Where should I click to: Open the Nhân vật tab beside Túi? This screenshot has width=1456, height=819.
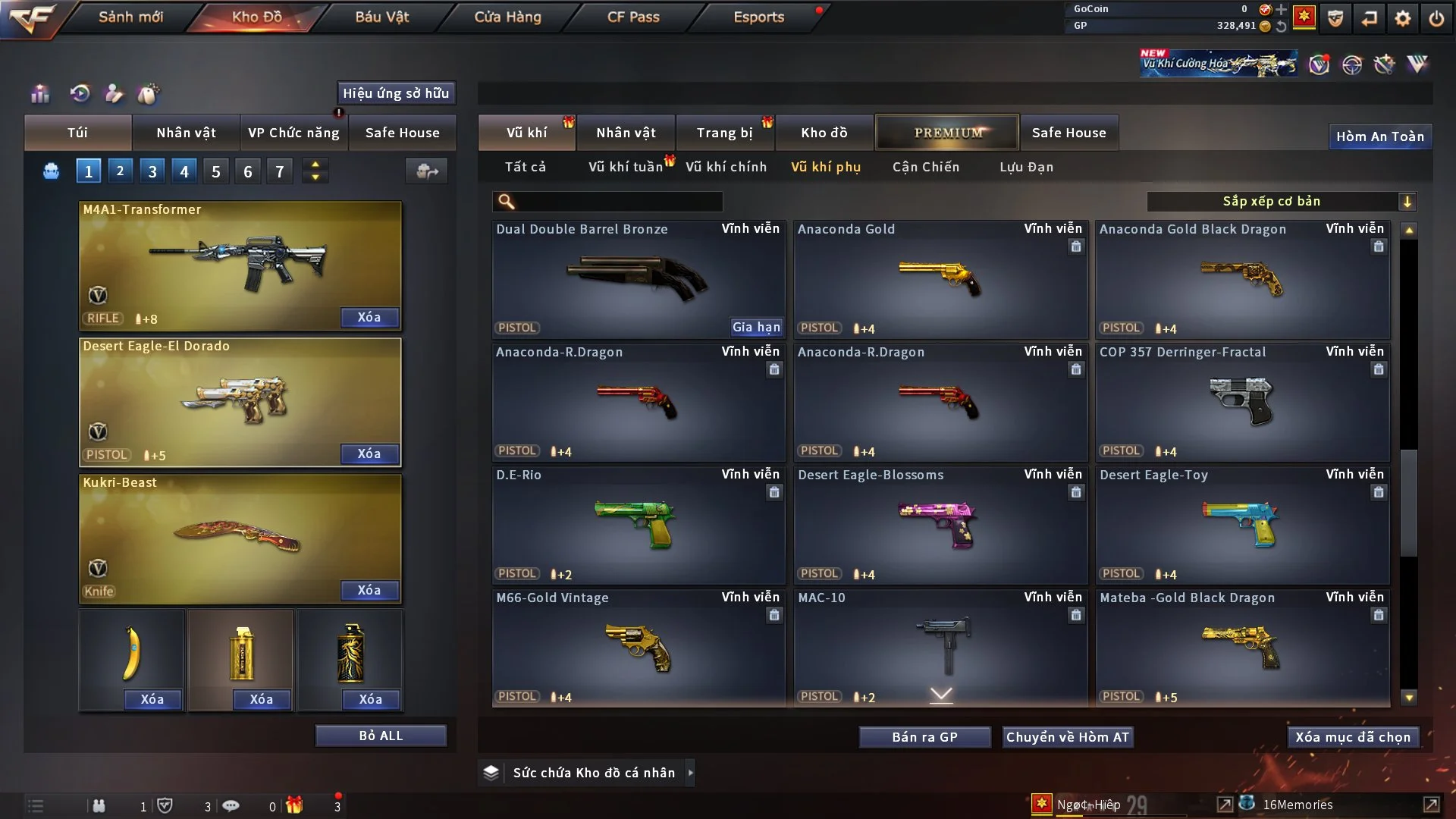point(186,133)
